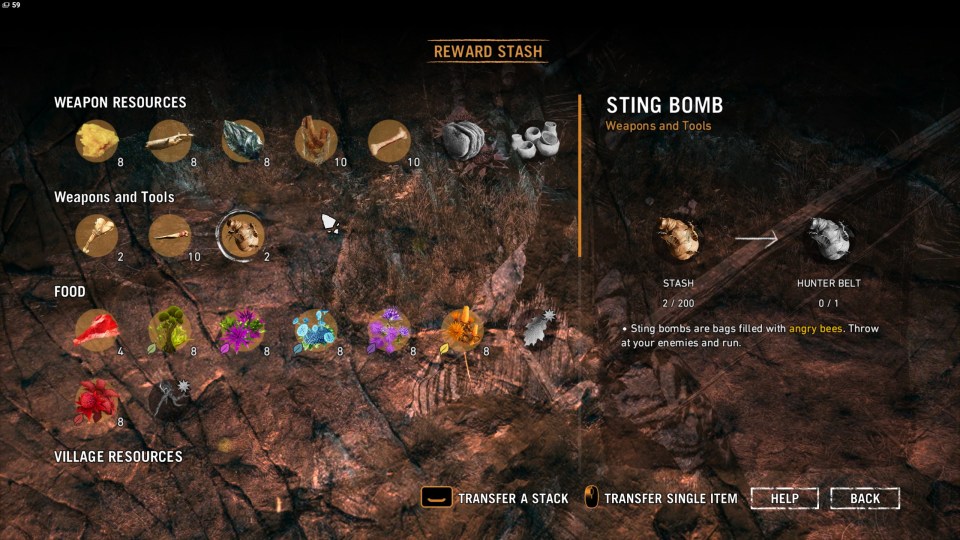Open the Help panel
Image resolution: width=960 pixels, height=540 pixels.
pos(784,498)
